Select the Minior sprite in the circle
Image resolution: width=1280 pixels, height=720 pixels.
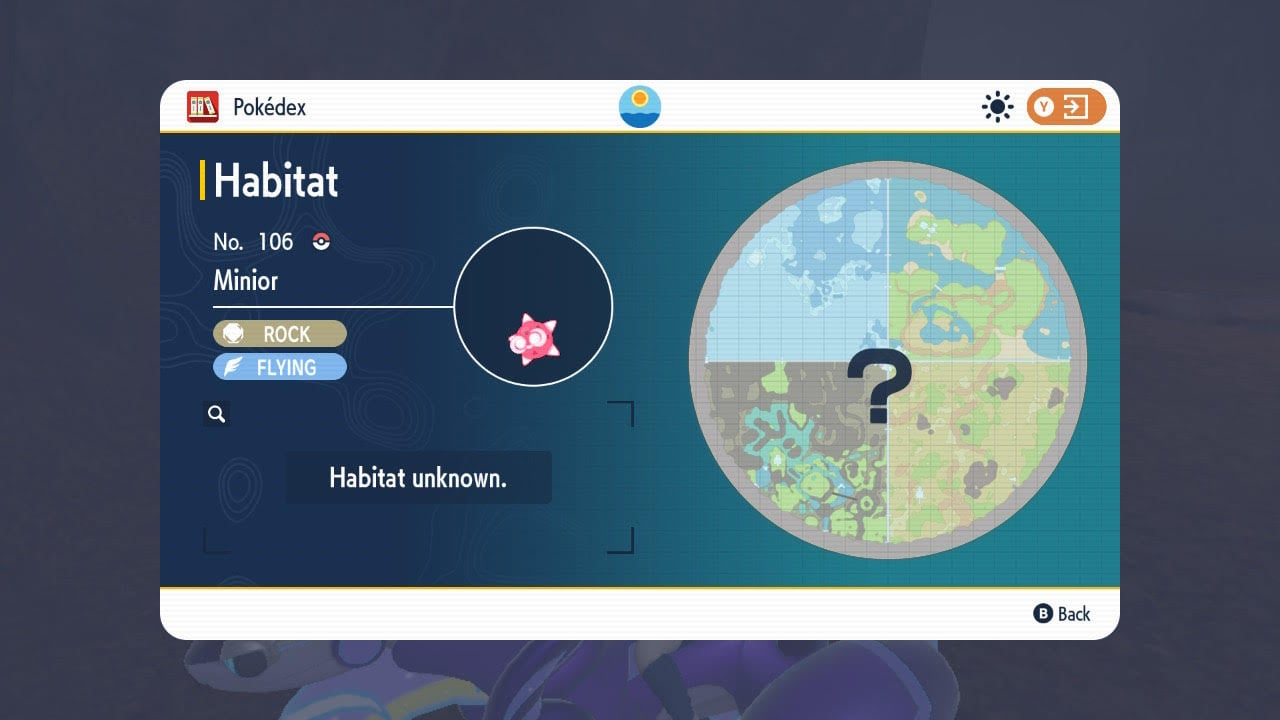point(533,340)
